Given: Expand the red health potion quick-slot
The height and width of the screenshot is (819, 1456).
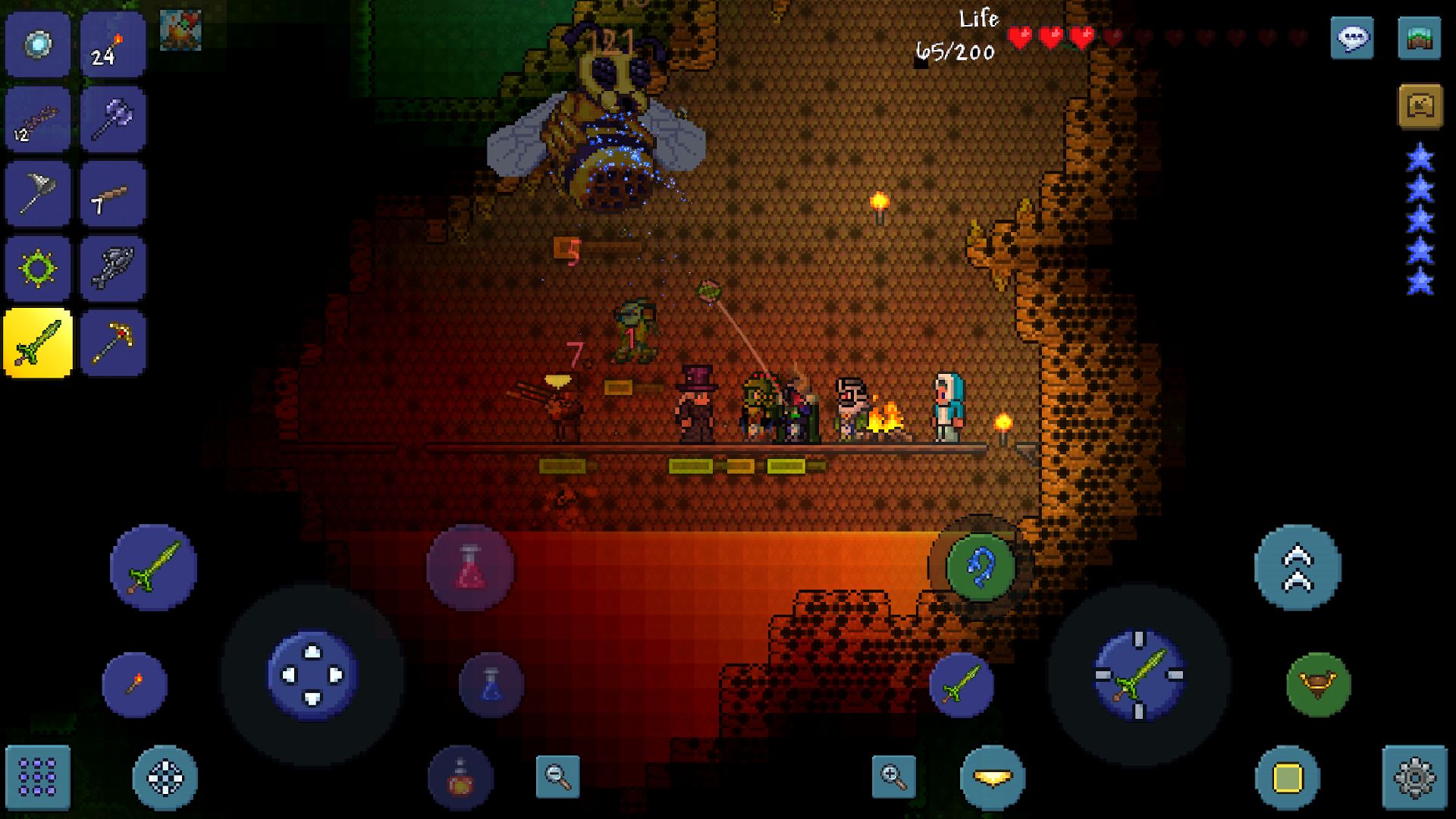Looking at the screenshot, I should (469, 569).
